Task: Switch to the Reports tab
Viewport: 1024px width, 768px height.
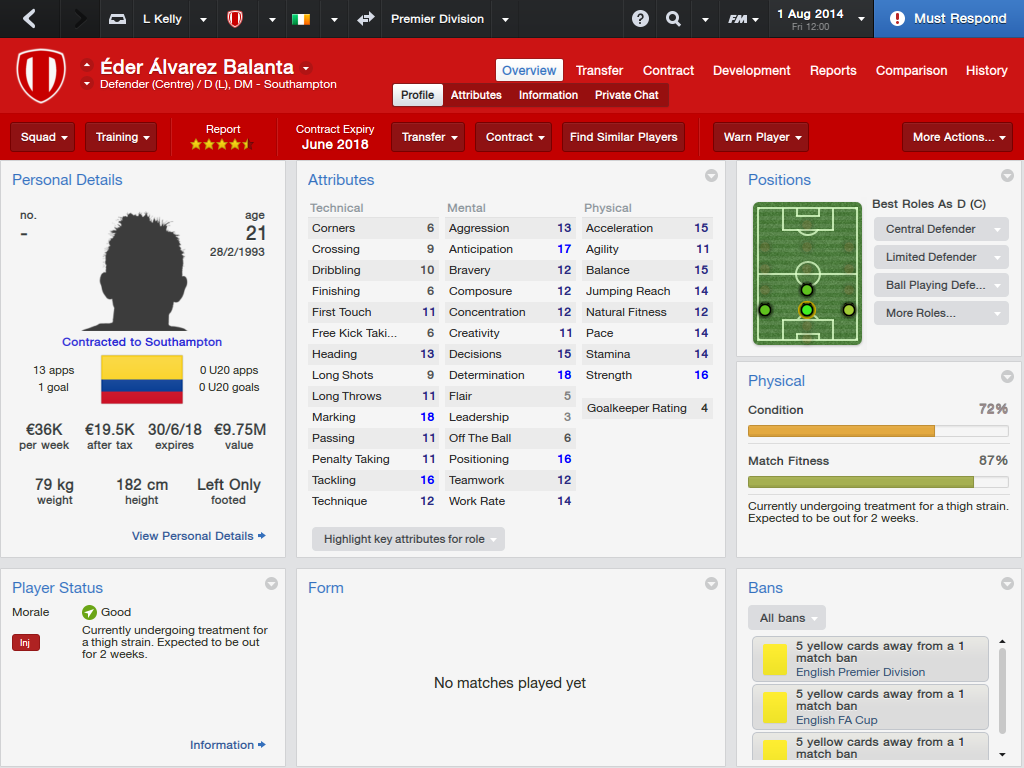Action: [833, 70]
